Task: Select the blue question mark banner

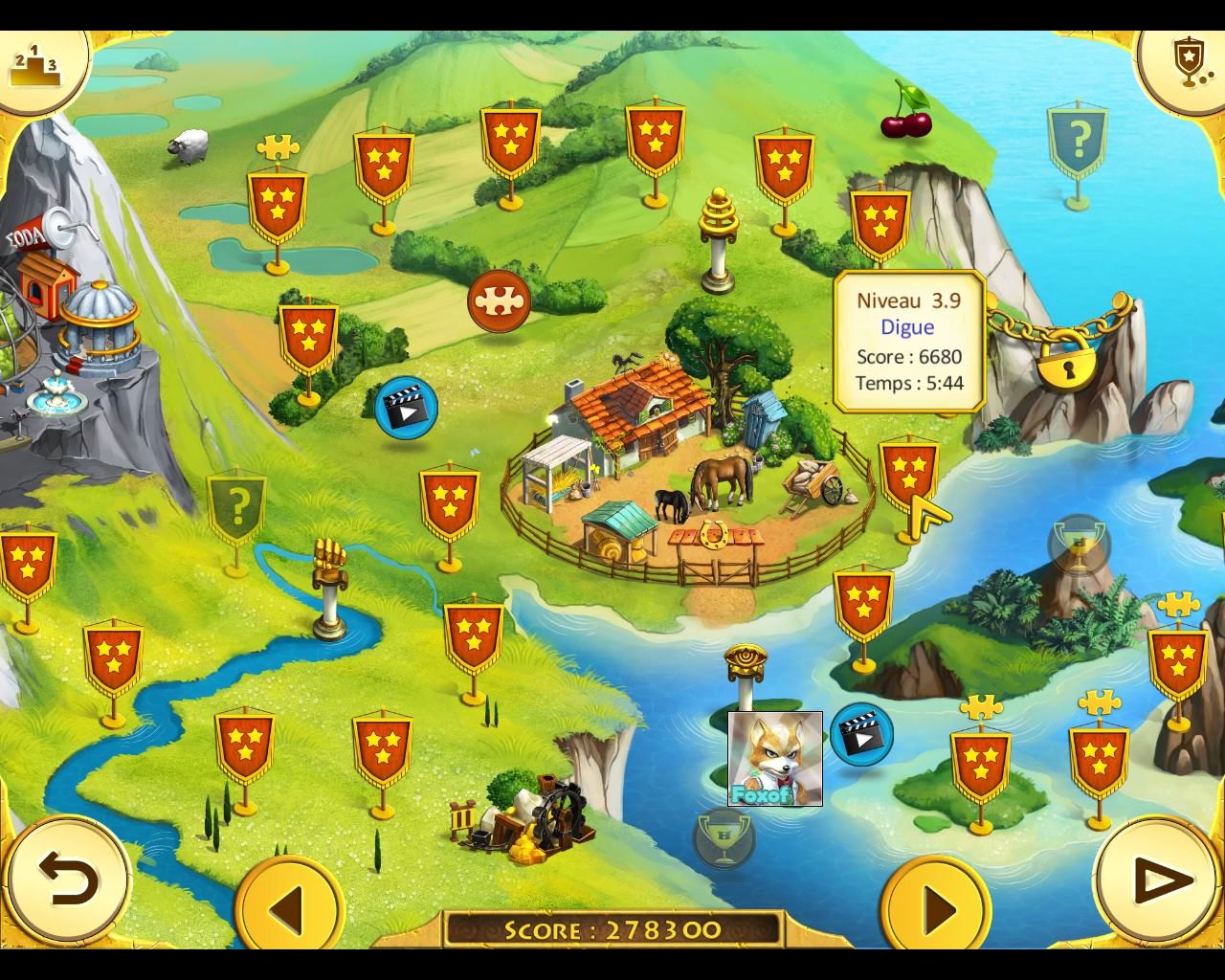Action: (x=1078, y=143)
